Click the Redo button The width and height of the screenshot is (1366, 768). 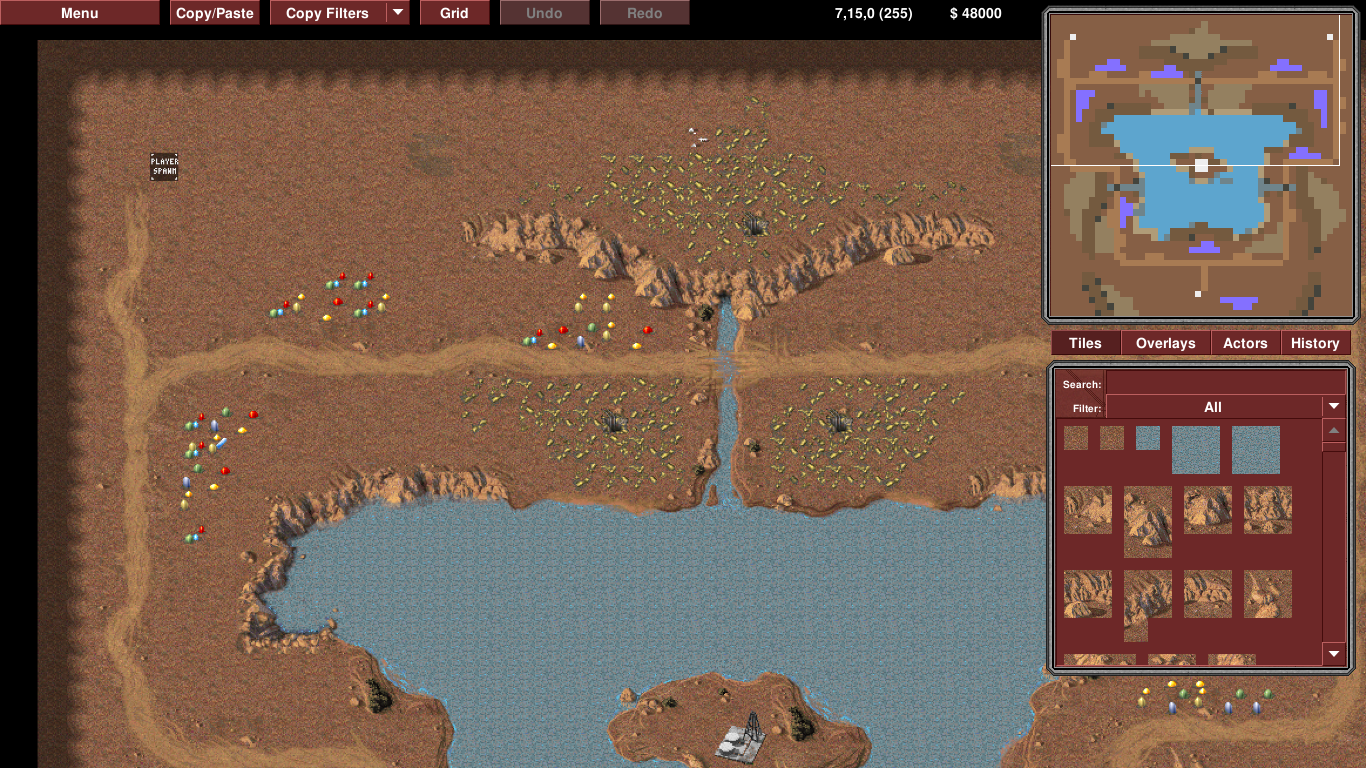(644, 13)
